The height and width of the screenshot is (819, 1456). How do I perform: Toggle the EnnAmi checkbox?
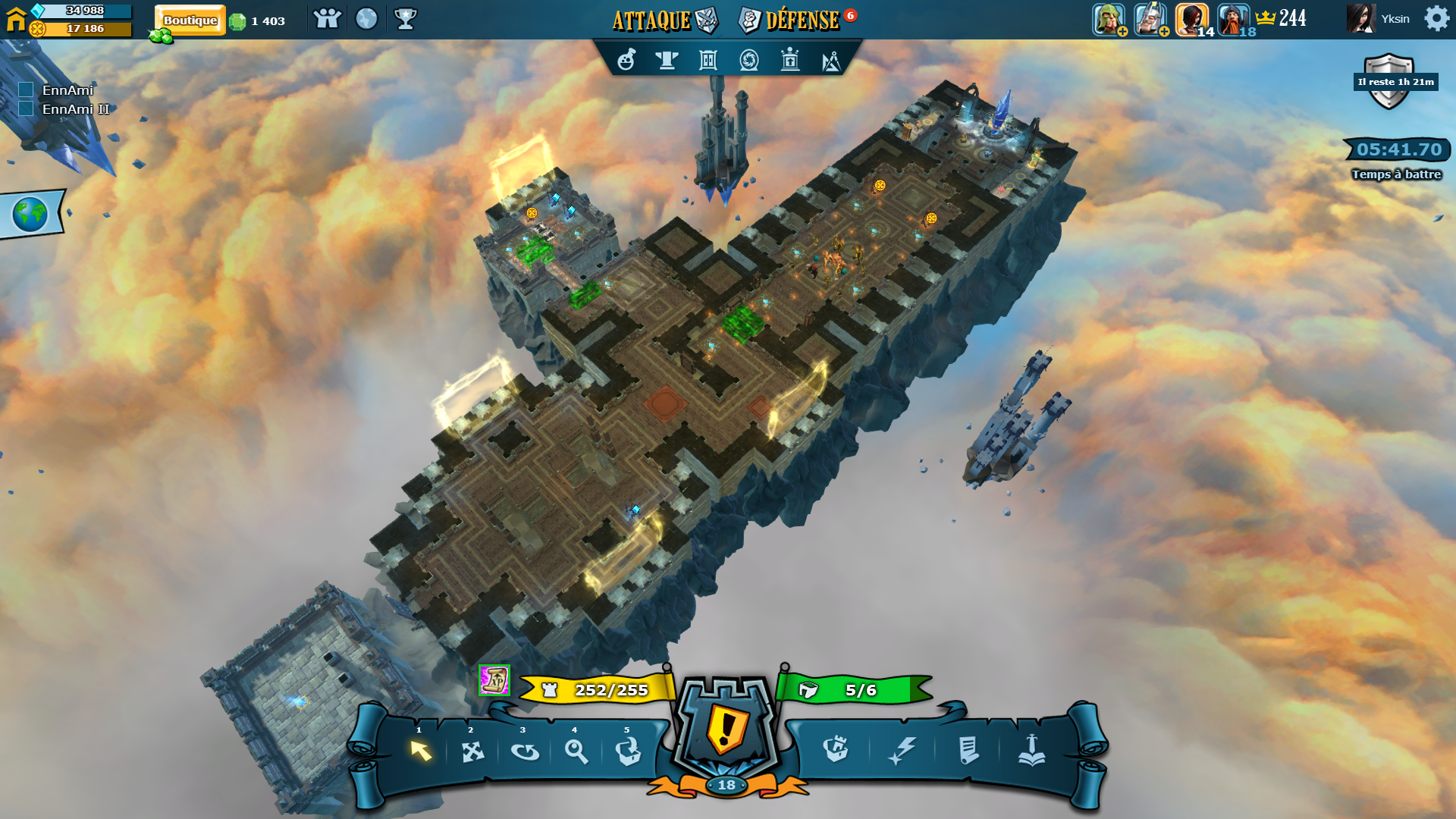coord(26,90)
